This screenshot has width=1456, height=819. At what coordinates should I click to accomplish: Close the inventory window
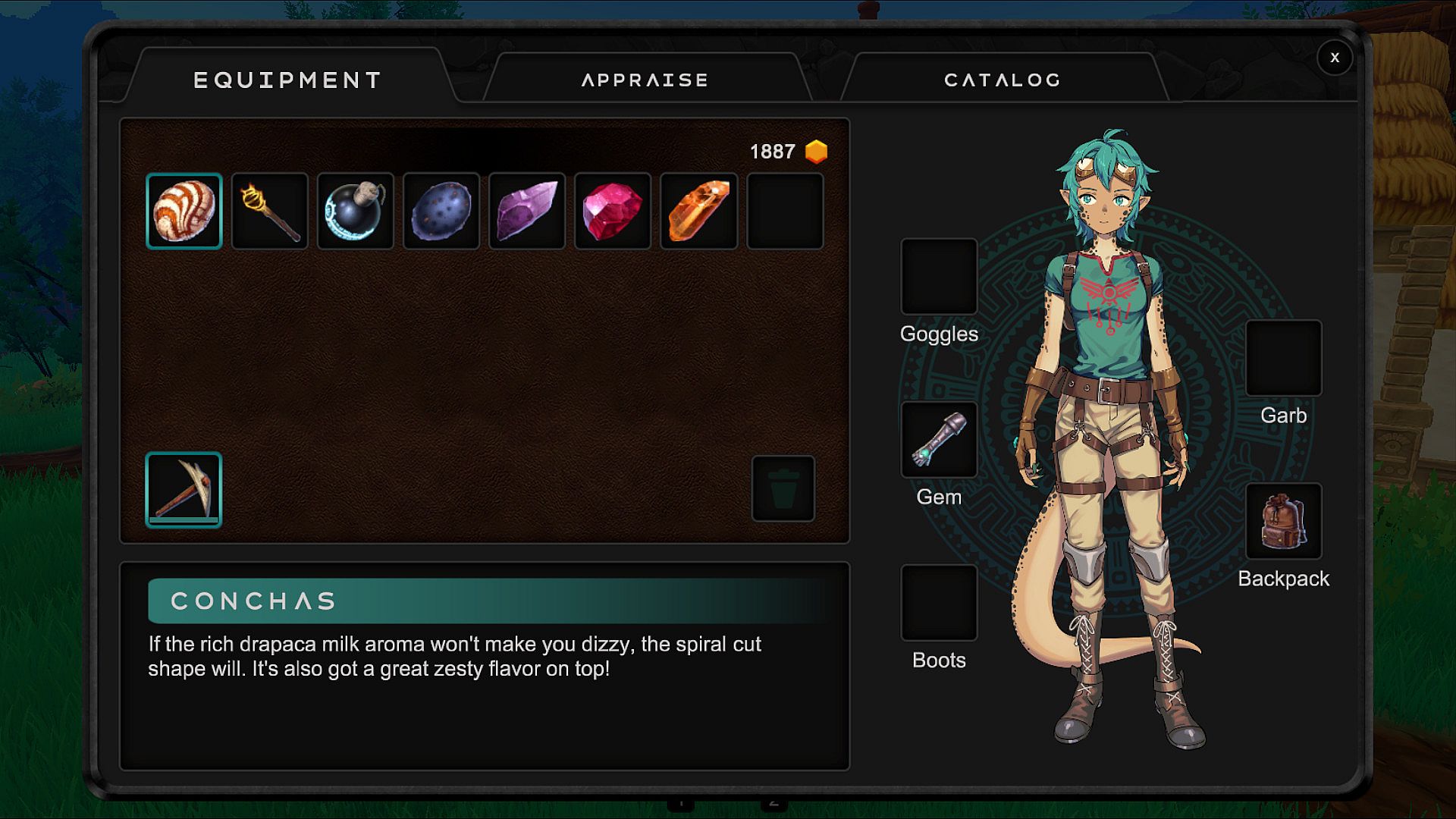coord(1335,58)
